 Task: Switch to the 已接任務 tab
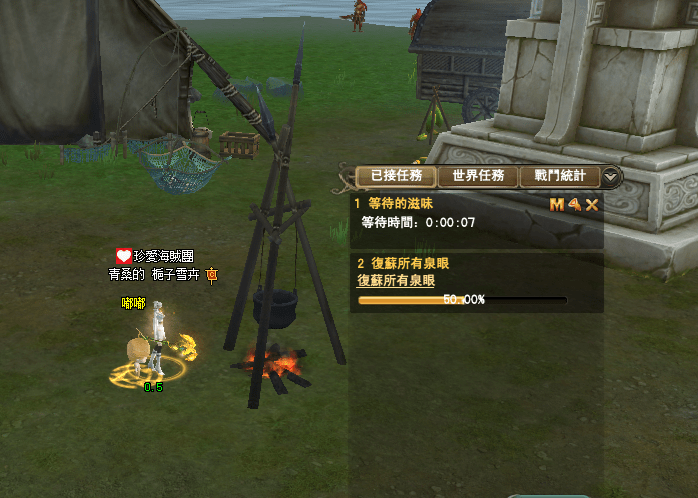(395, 176)
